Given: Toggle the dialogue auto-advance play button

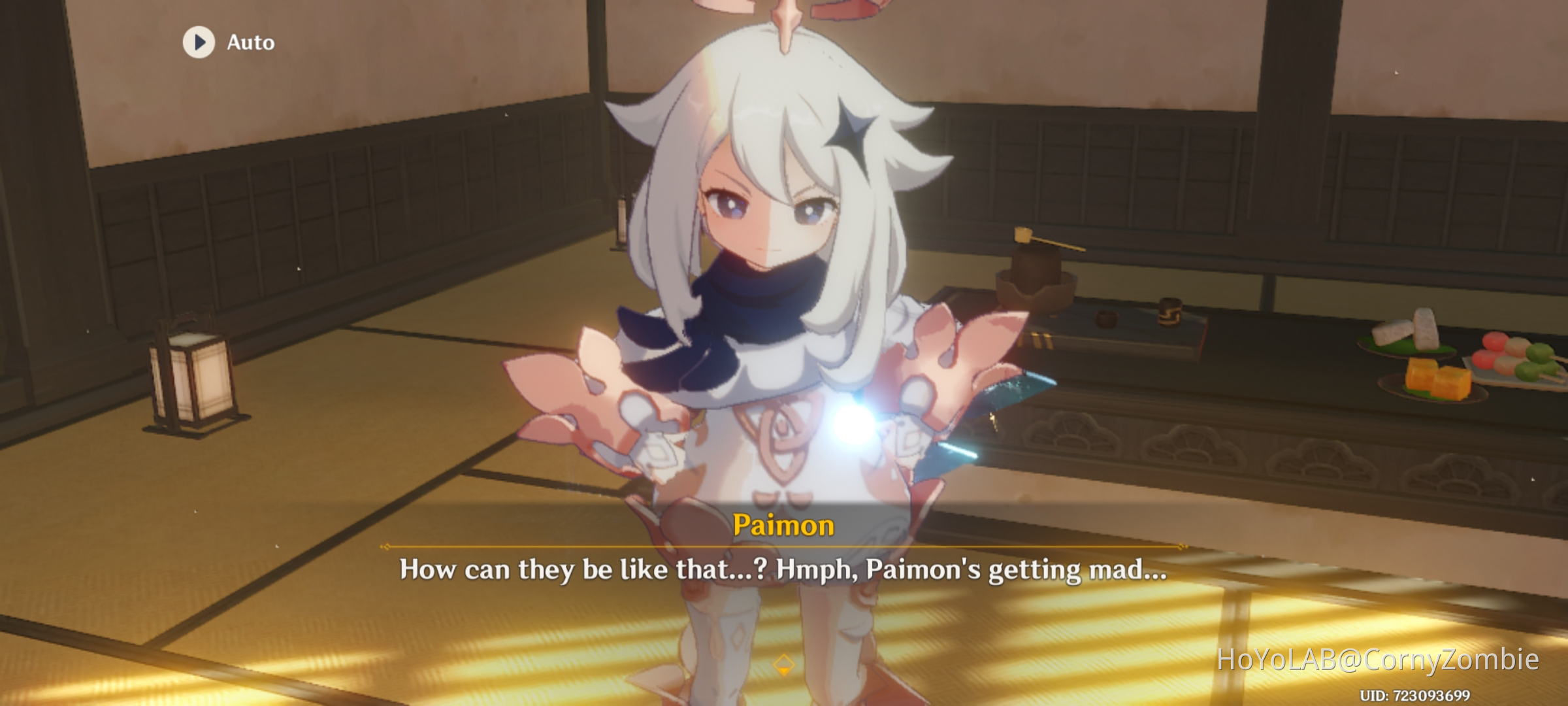Looking at the screenshot, I should coord(198,42).
